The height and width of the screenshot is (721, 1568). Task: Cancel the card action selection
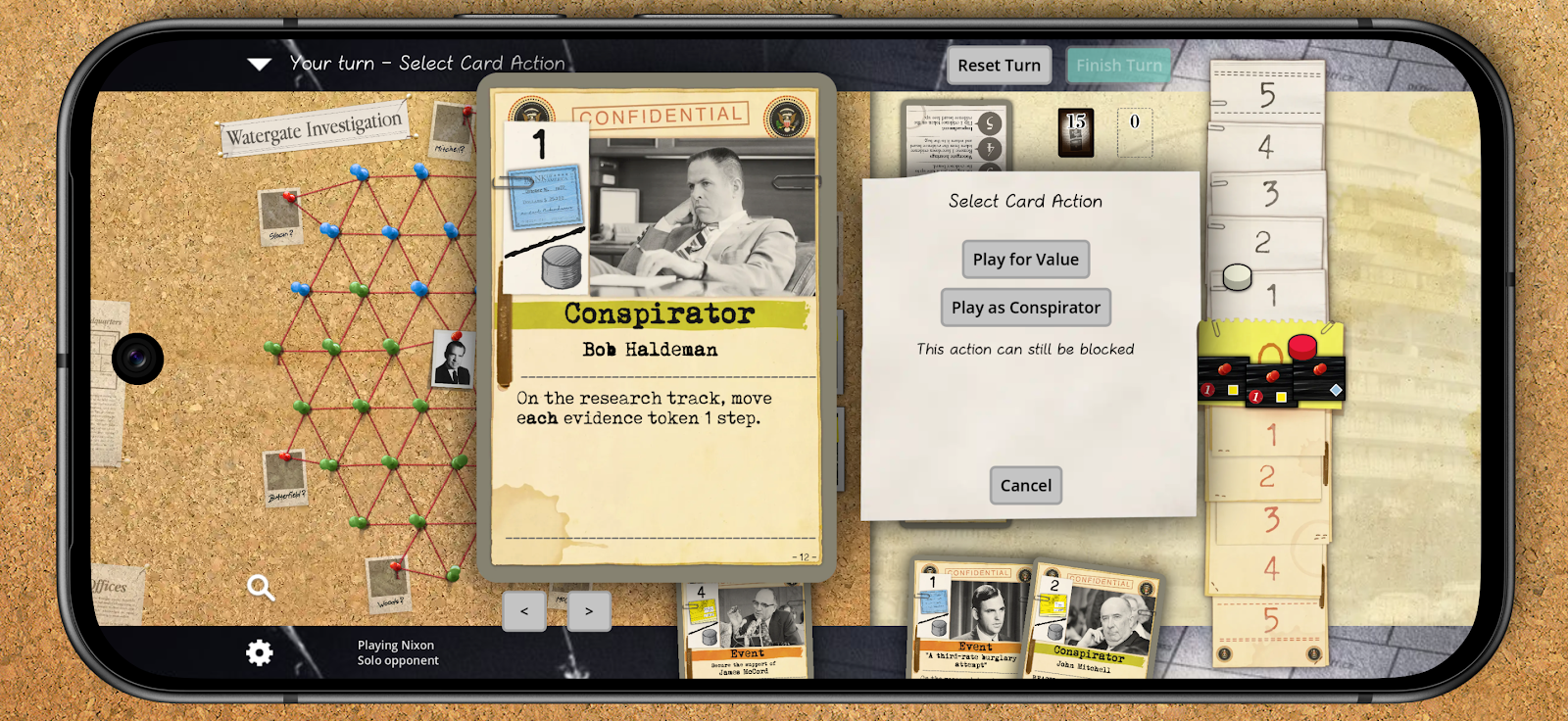coord(1025,486)
